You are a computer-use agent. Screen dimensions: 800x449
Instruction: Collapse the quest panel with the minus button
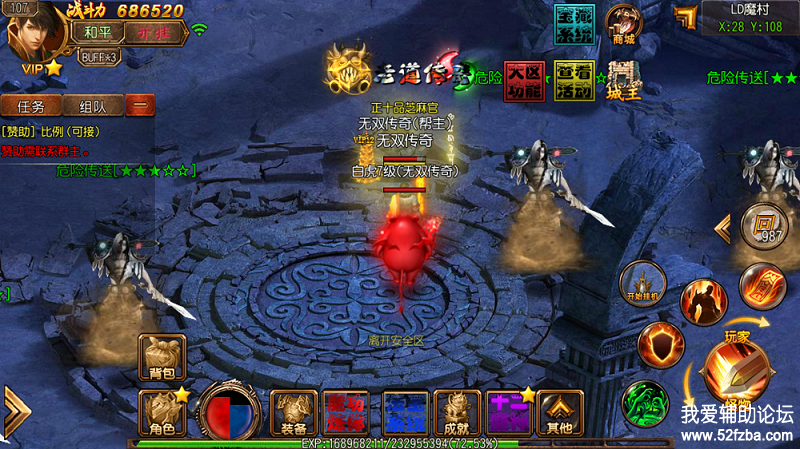[140, 106]
